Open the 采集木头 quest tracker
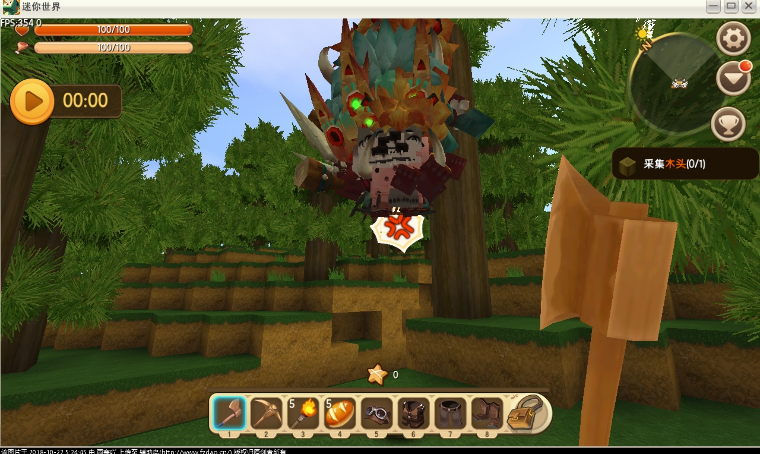This screenshot has height=454, width=760. (x=685, y=163)
